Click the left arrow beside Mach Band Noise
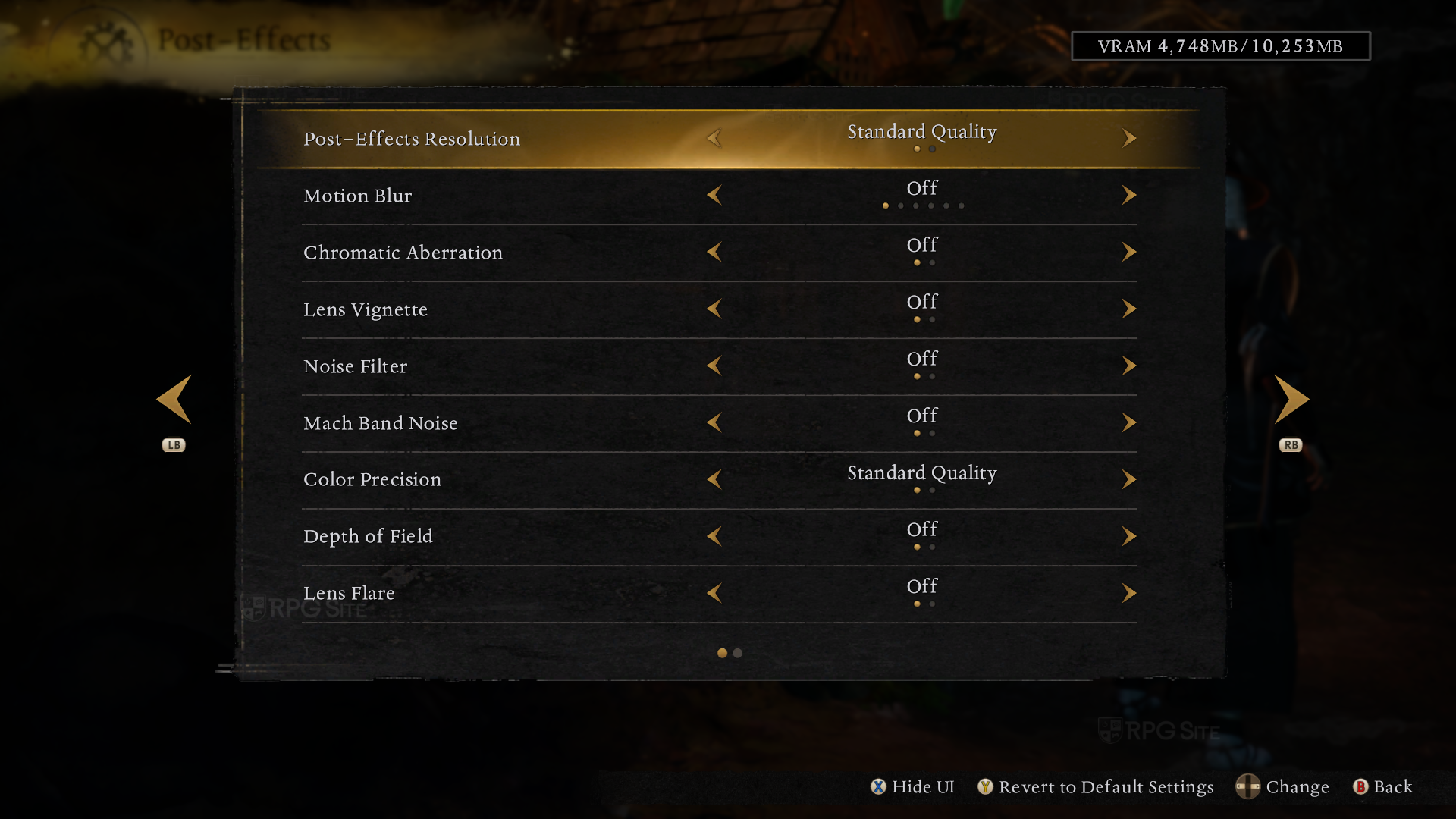1456x819 pixels. coord(714,422)
